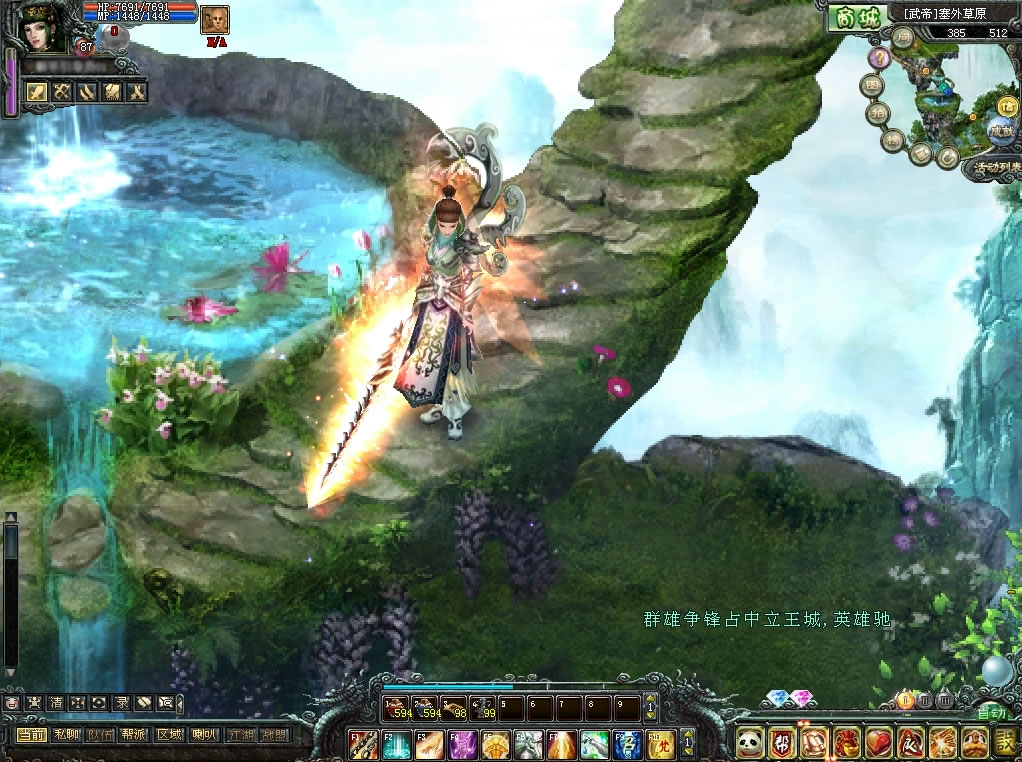
Task: Click the 清 clear chat button
Action: point(55,703)
